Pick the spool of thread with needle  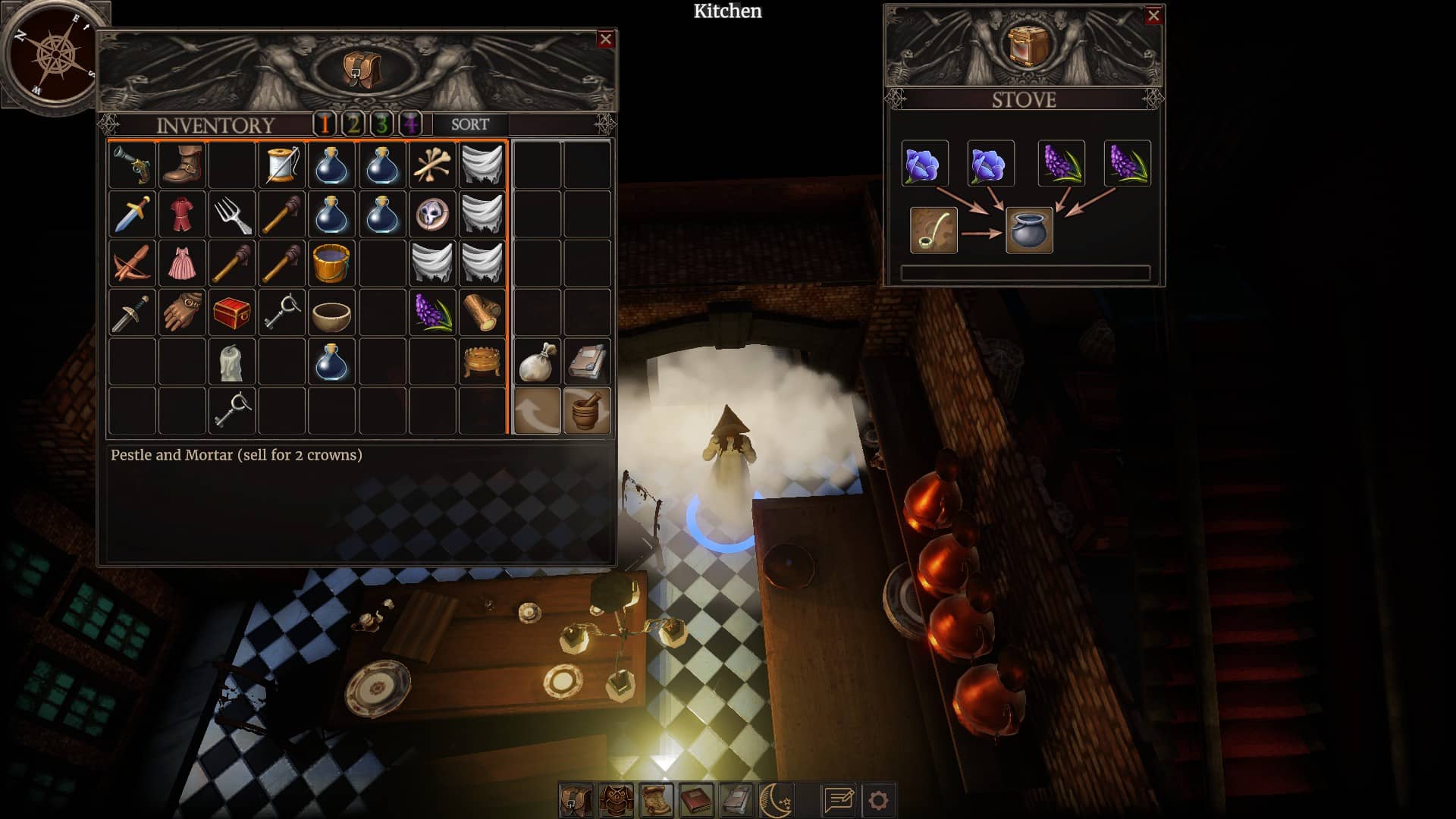[282, 165]
